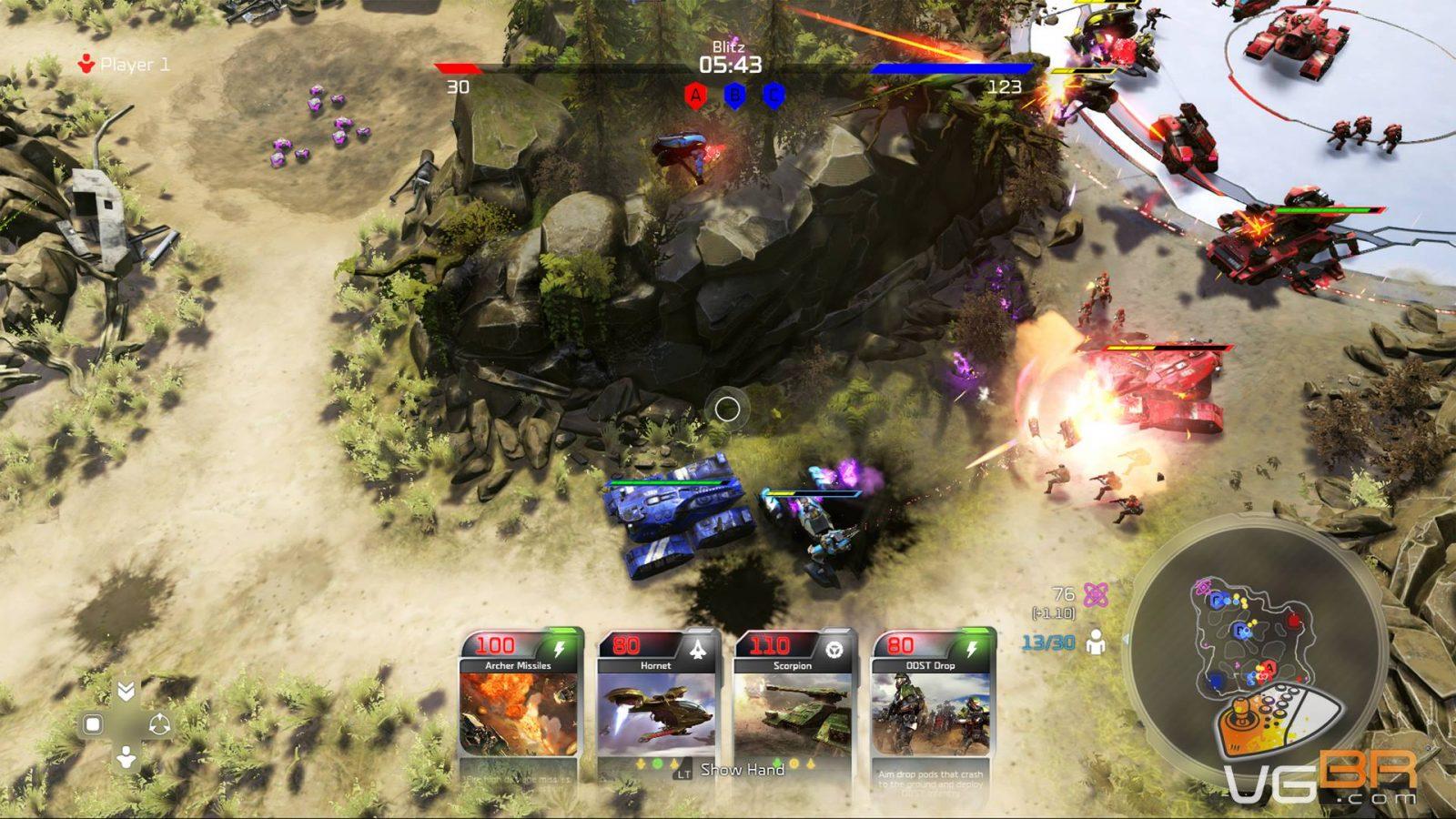The height and width of the screenshot is (819, 1456).
Task: Click the circular minimap
Action: pyautogui.click(x=1257, y=642)
